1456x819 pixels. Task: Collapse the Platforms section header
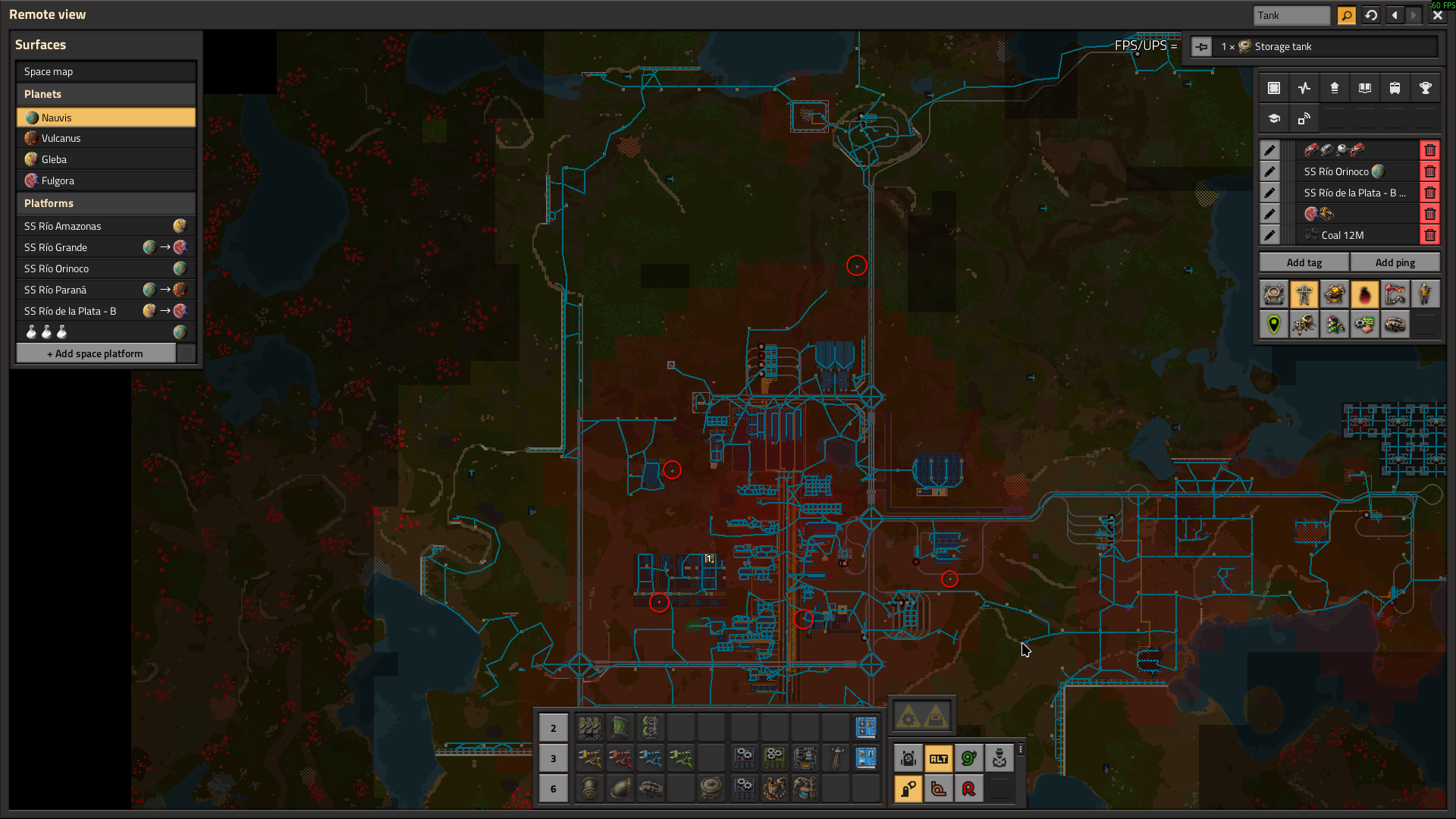105,202
